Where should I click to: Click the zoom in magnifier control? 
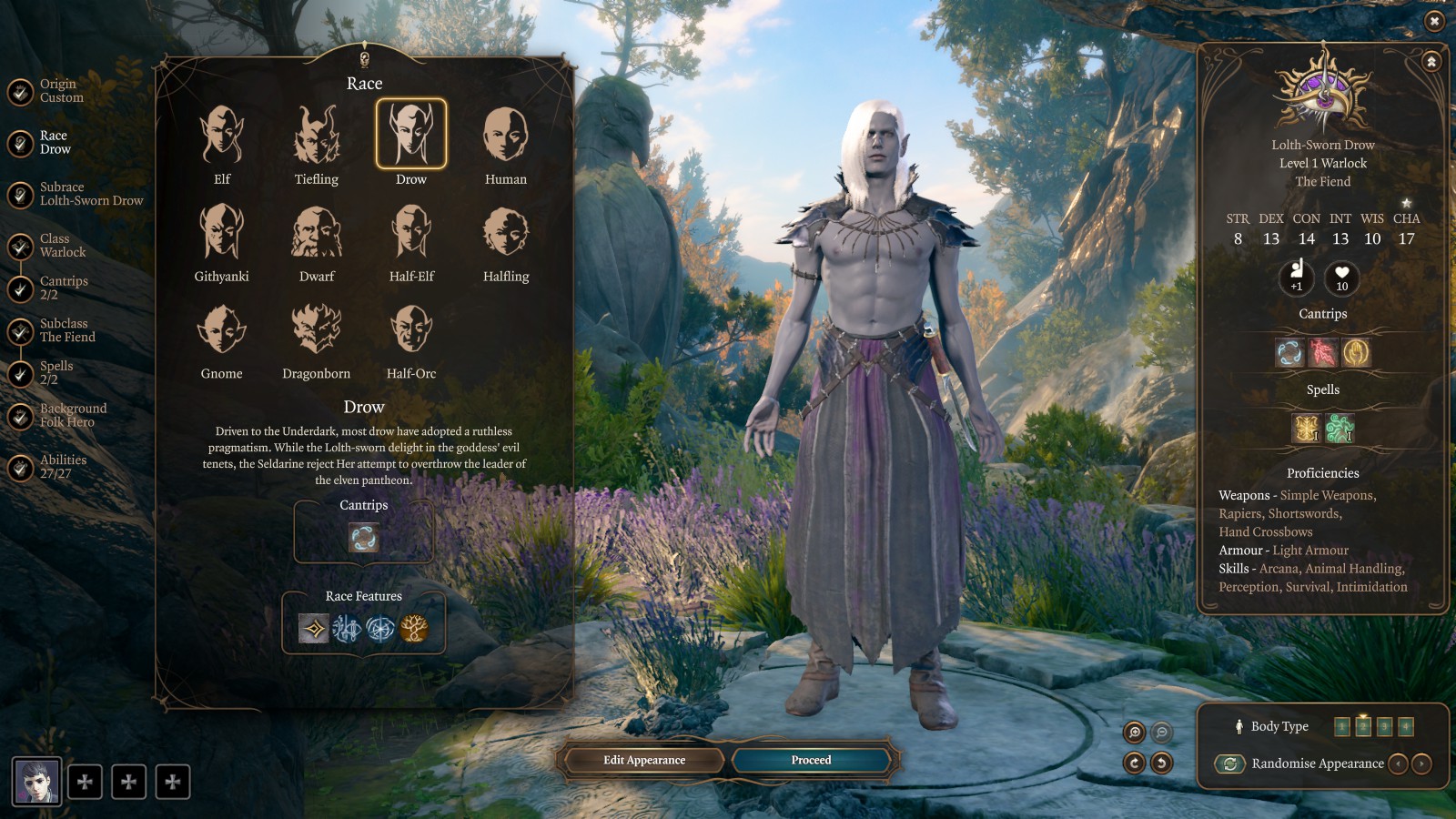coord(1136,732)
